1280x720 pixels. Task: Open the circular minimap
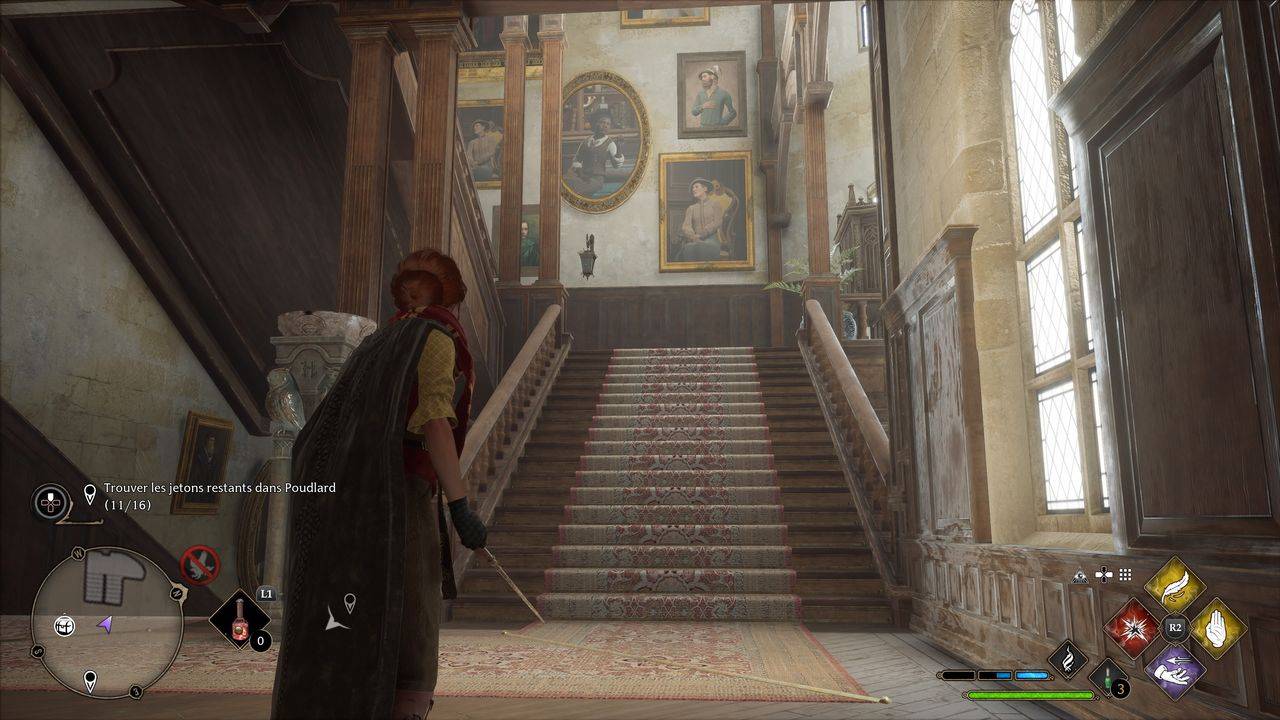point(107,622)
